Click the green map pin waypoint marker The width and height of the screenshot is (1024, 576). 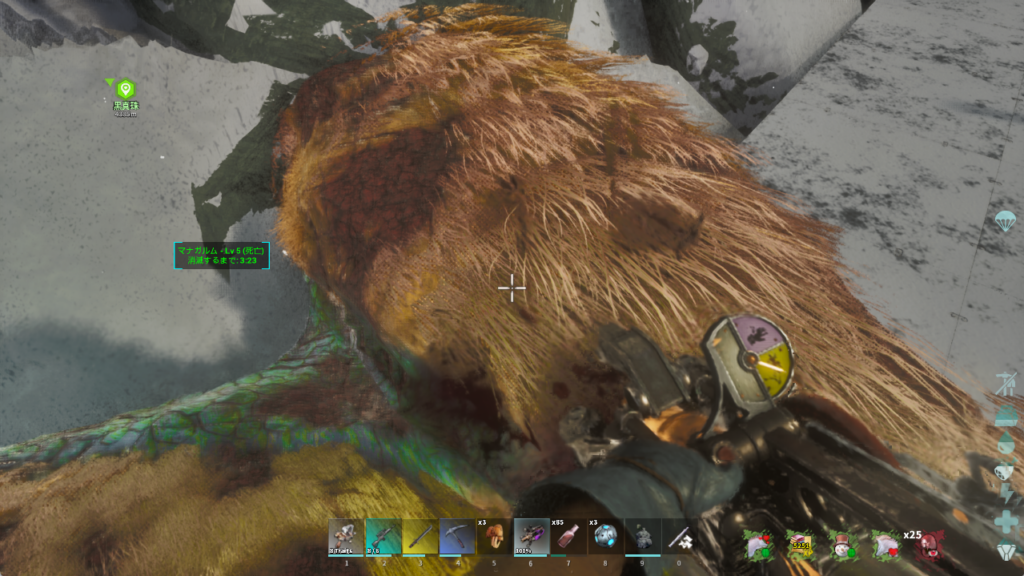pos(125,90)
